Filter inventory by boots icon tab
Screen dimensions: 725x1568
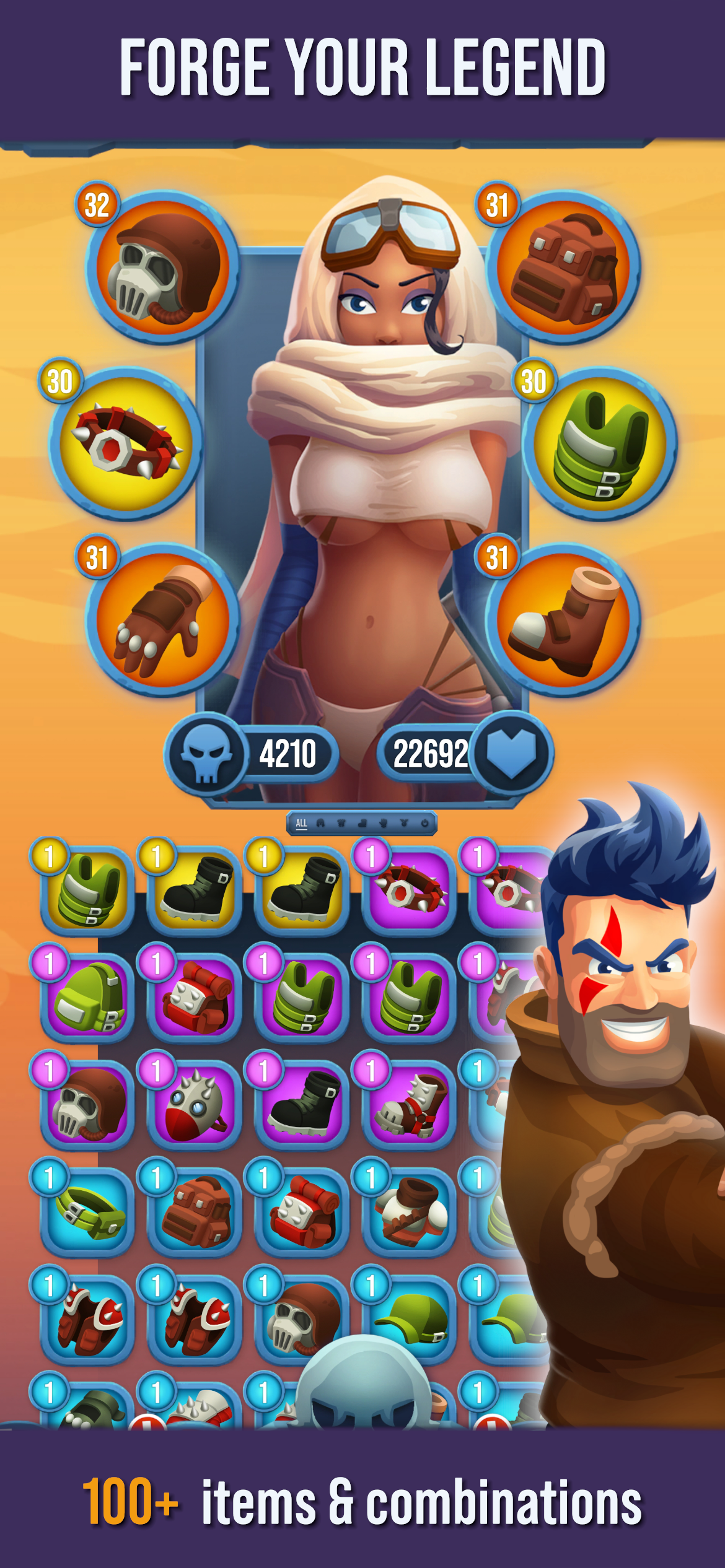[362, 824]
